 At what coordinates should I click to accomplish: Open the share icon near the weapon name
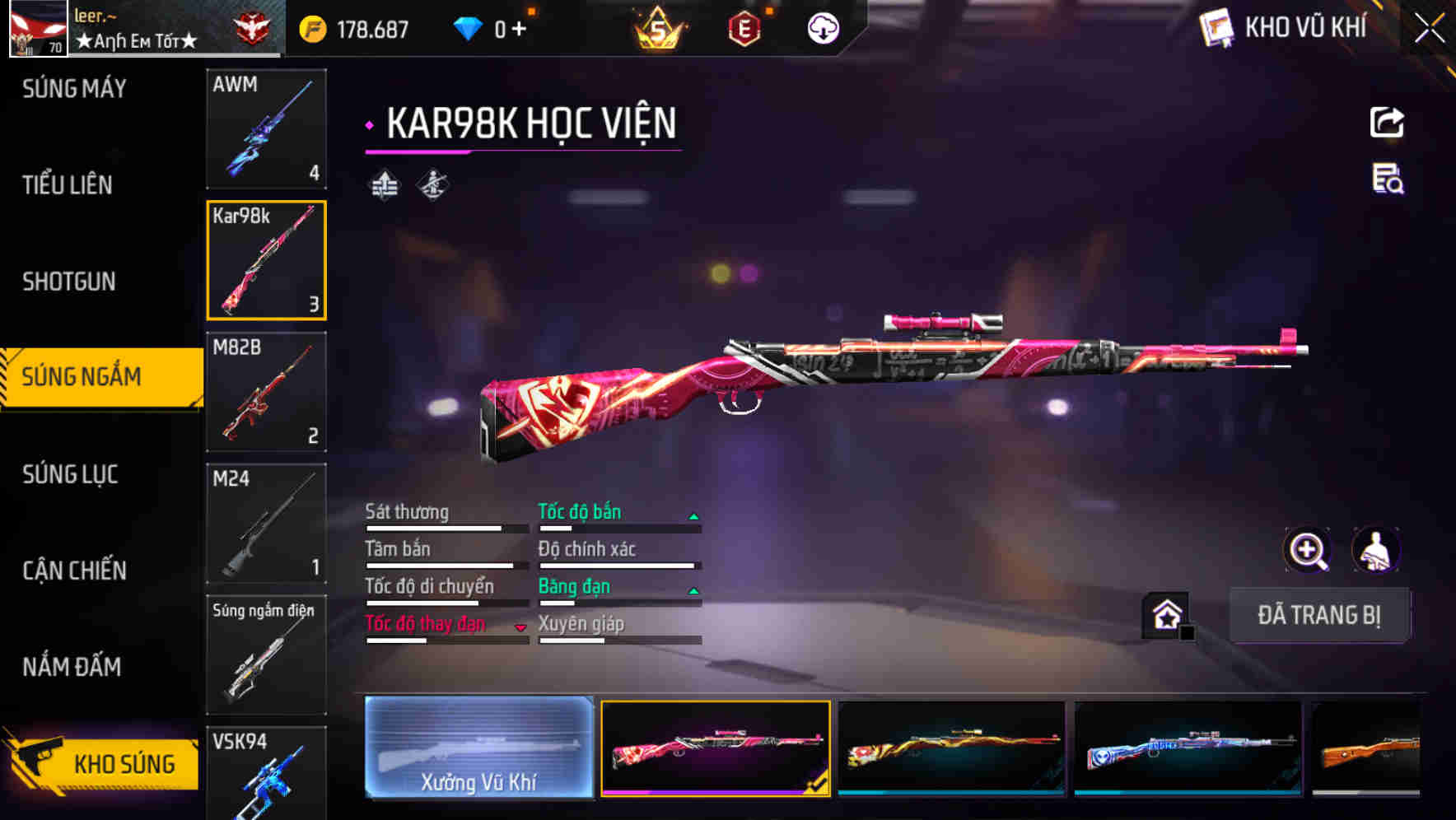[x=1386, y=121]
